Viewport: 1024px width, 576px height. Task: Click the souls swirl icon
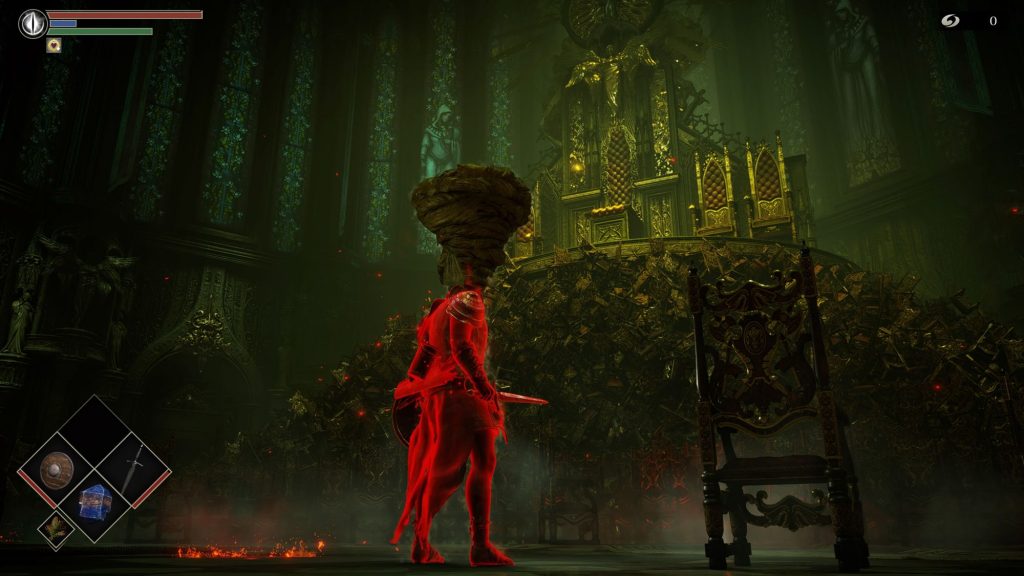[950, 21]
